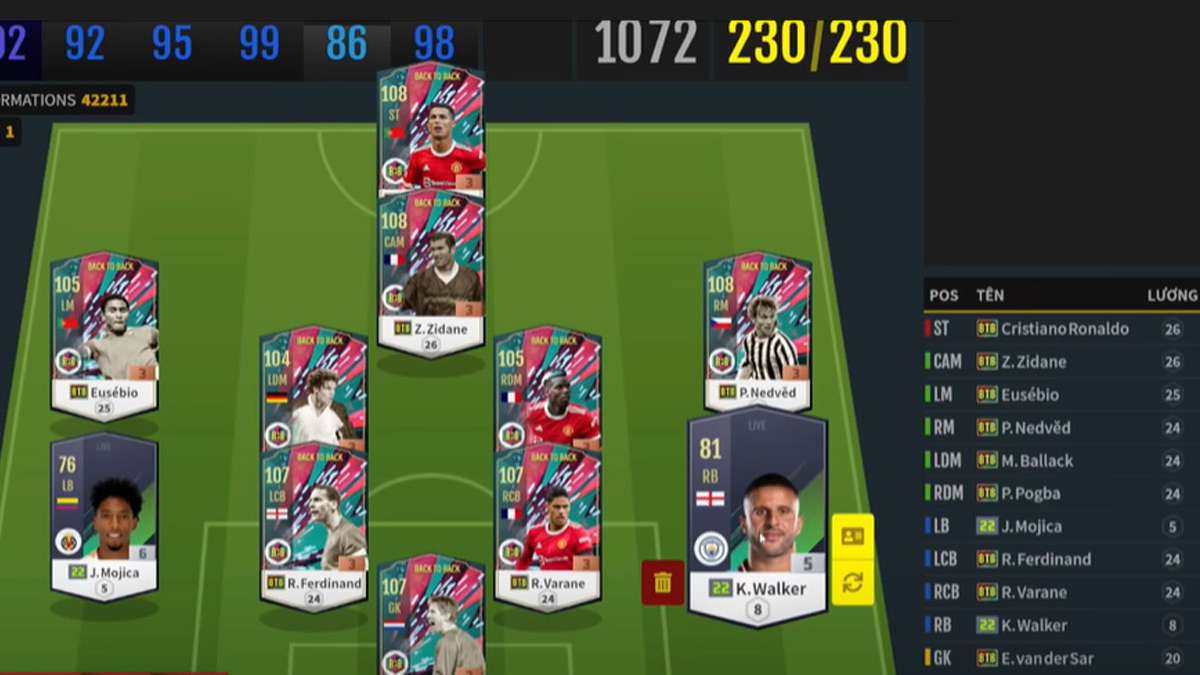This screenshot has width=1200, height=675.
Task: Open player info with yellow card icon
Action: [852, 536]
